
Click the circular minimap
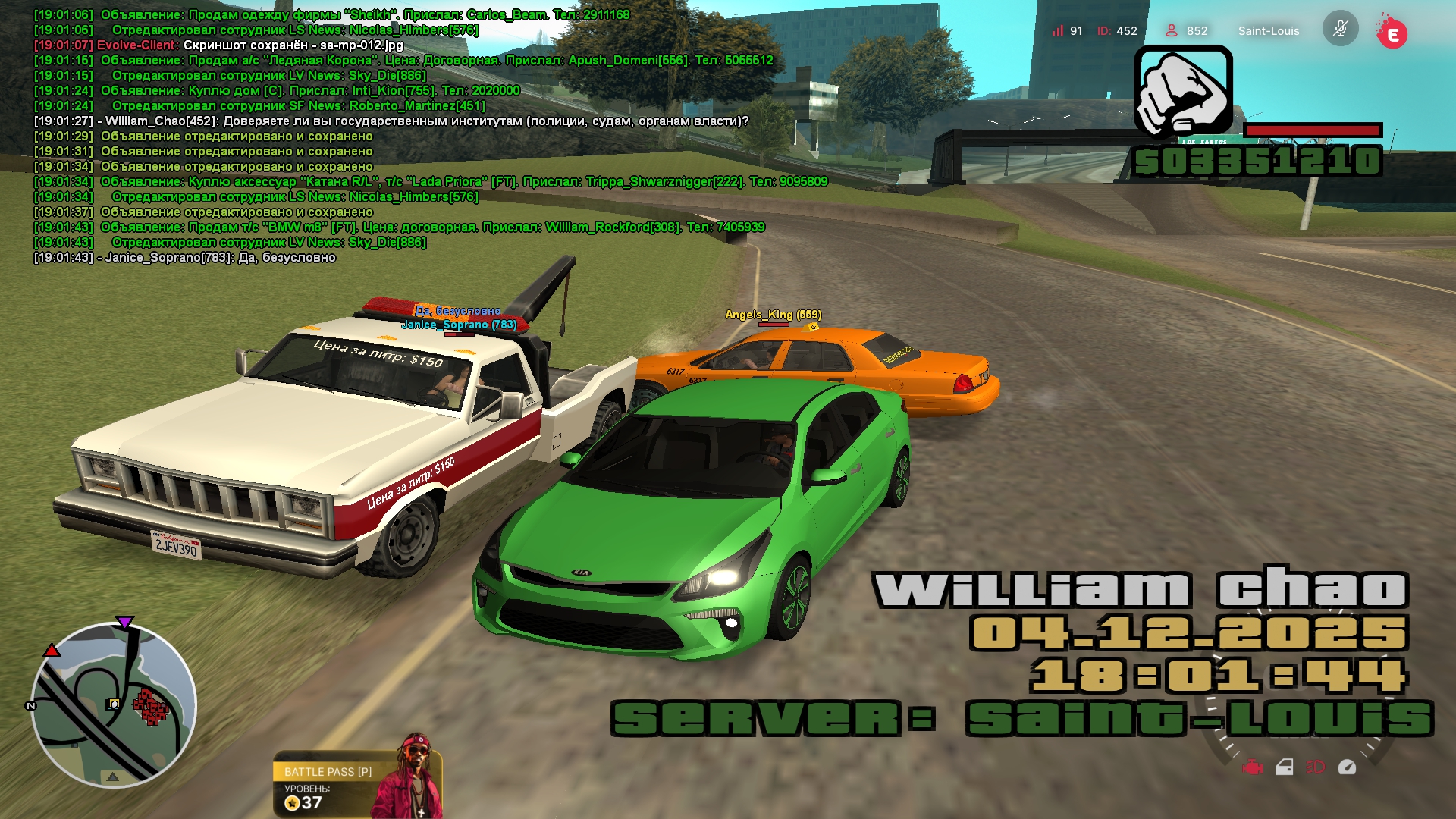point(114,705)
